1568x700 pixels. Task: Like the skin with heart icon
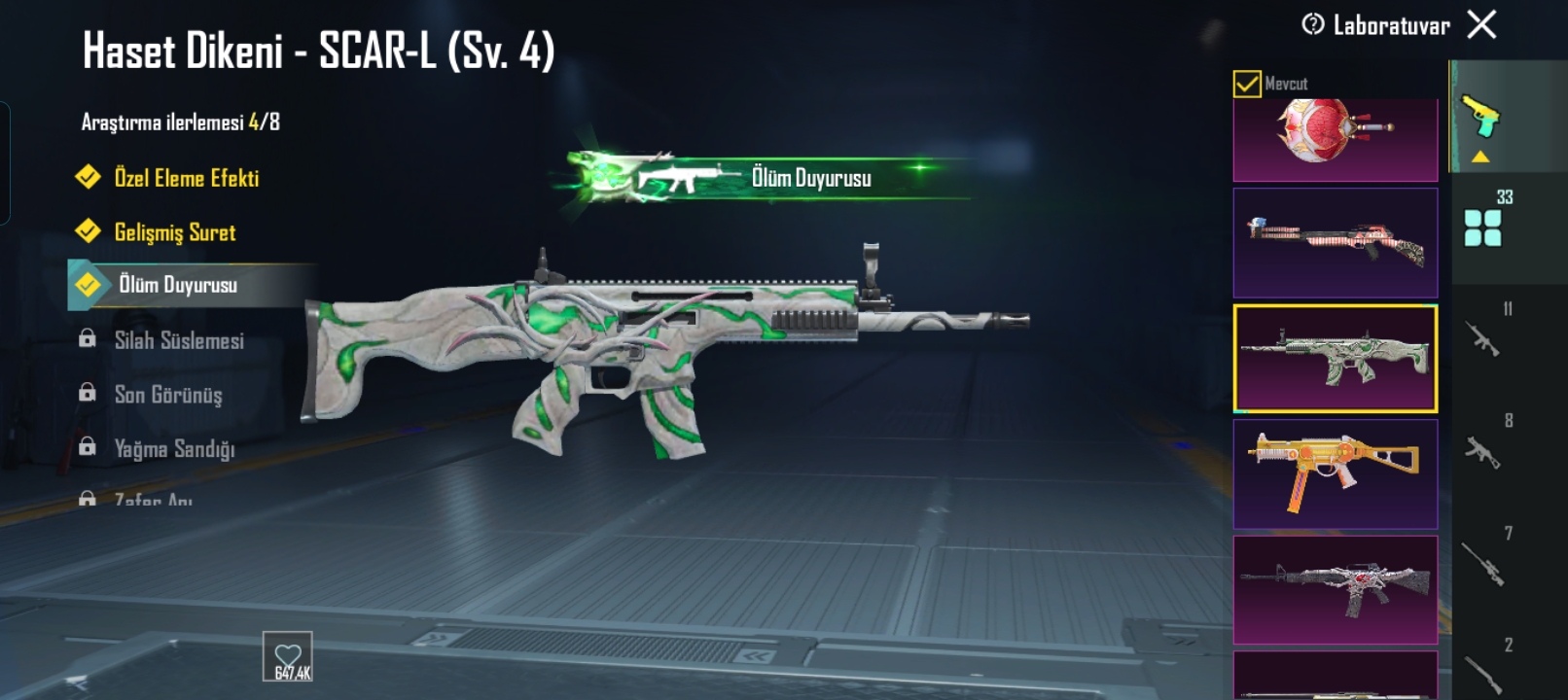[x=288, y=657]
